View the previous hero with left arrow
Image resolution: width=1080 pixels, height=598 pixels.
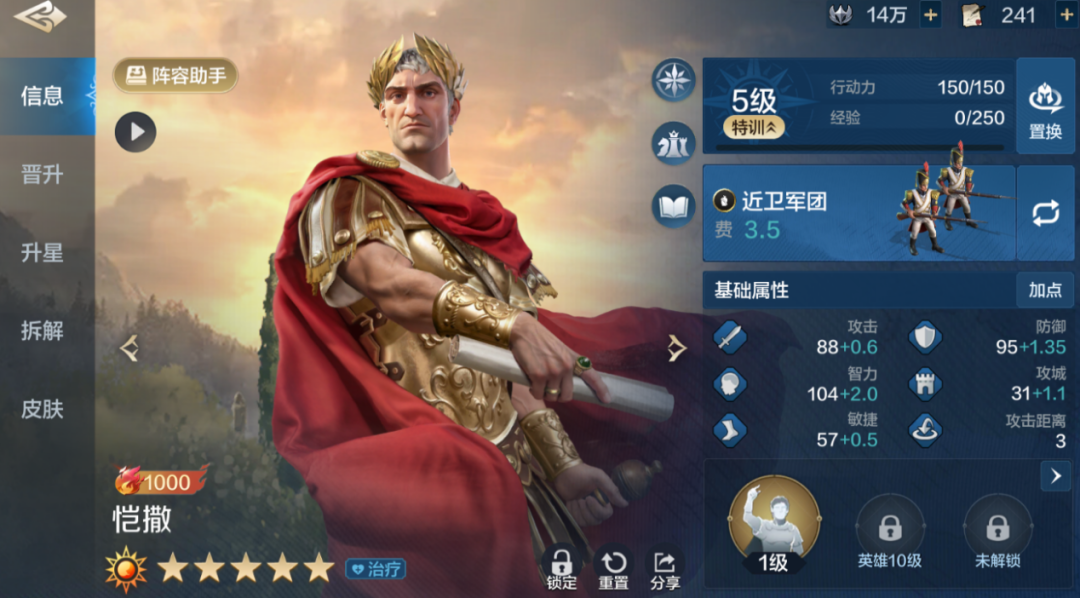(128, 348)
